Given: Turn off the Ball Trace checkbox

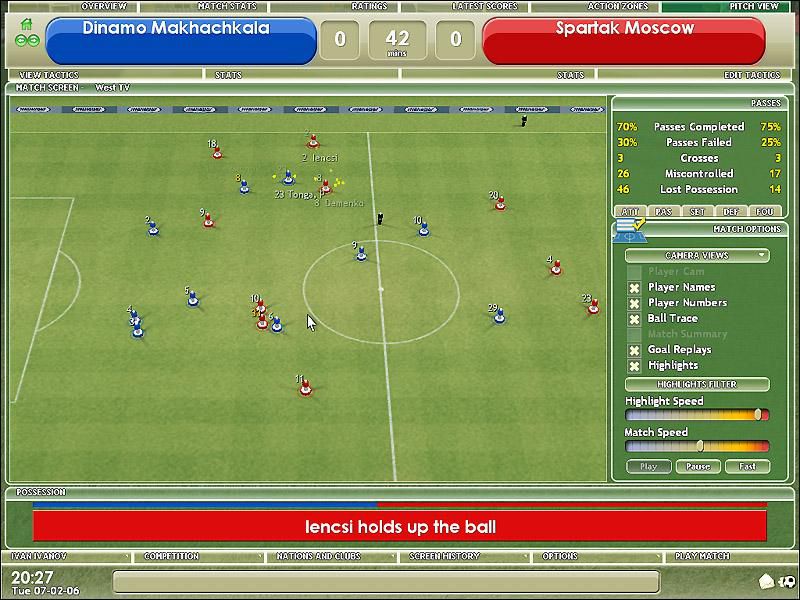Looking at the screenshot, I should (634, 319).
